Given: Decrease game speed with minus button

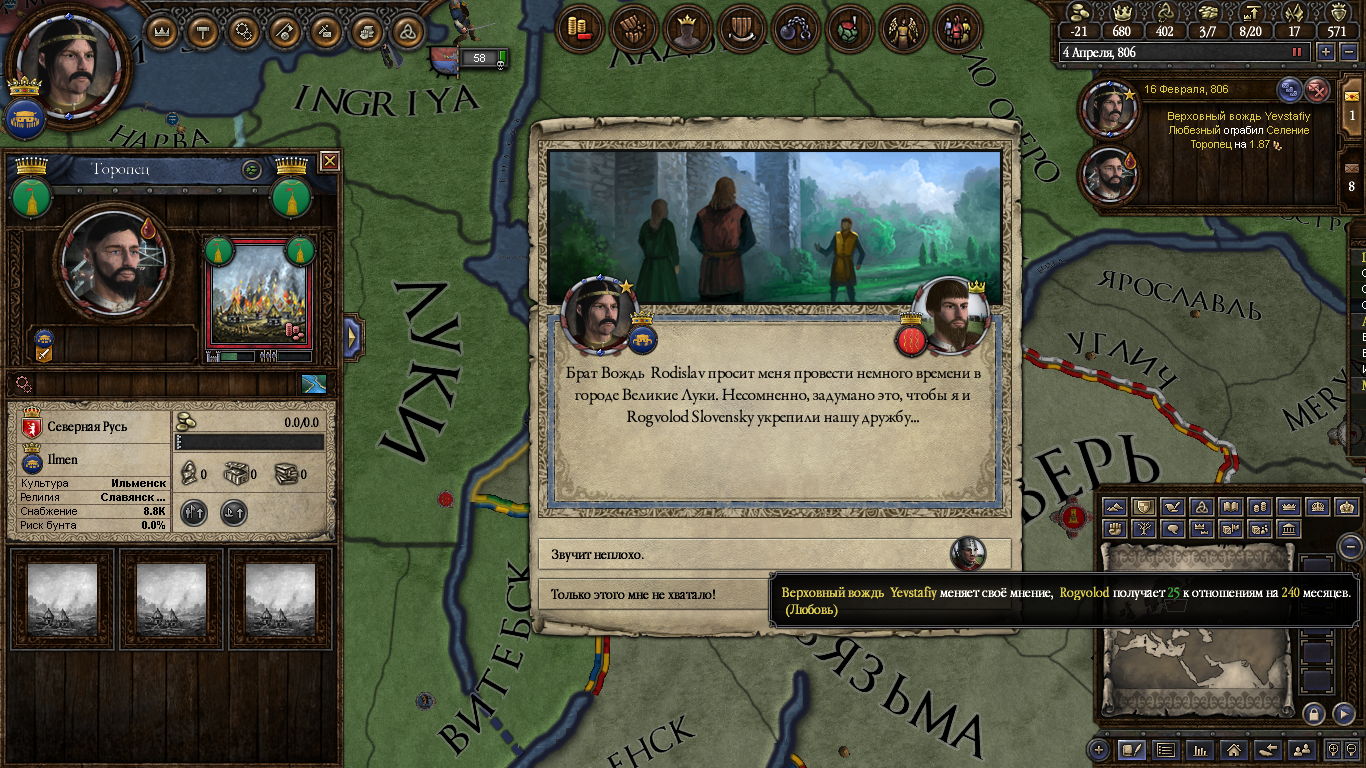Looking at the screenshot, I should [x=1347, y=52].
